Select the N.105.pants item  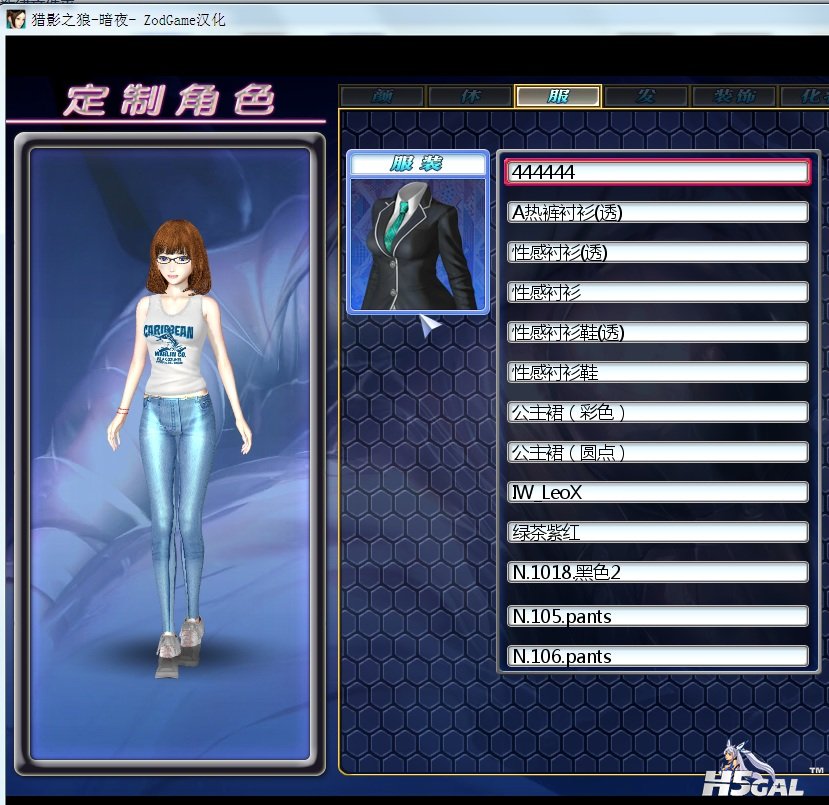(657, 616)
